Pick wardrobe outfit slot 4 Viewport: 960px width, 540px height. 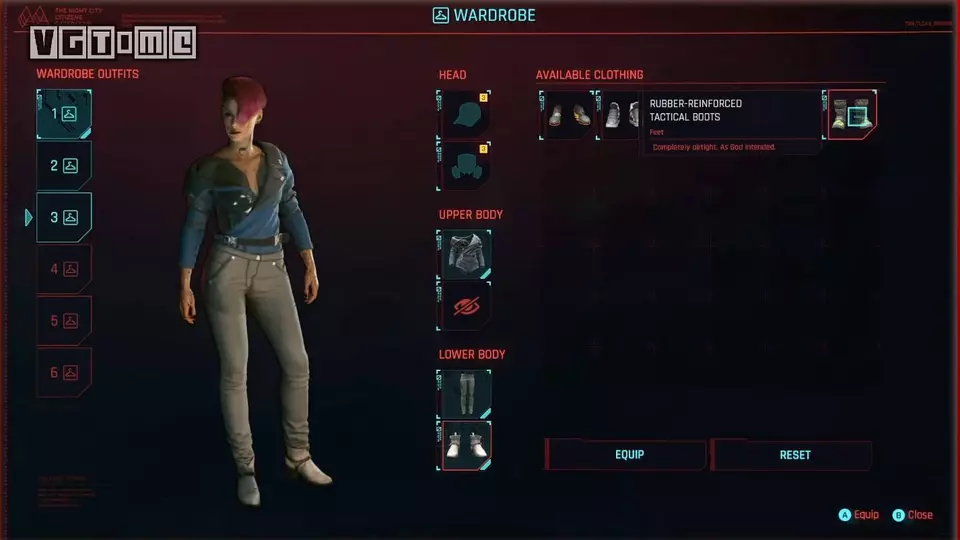coord(64,269)
